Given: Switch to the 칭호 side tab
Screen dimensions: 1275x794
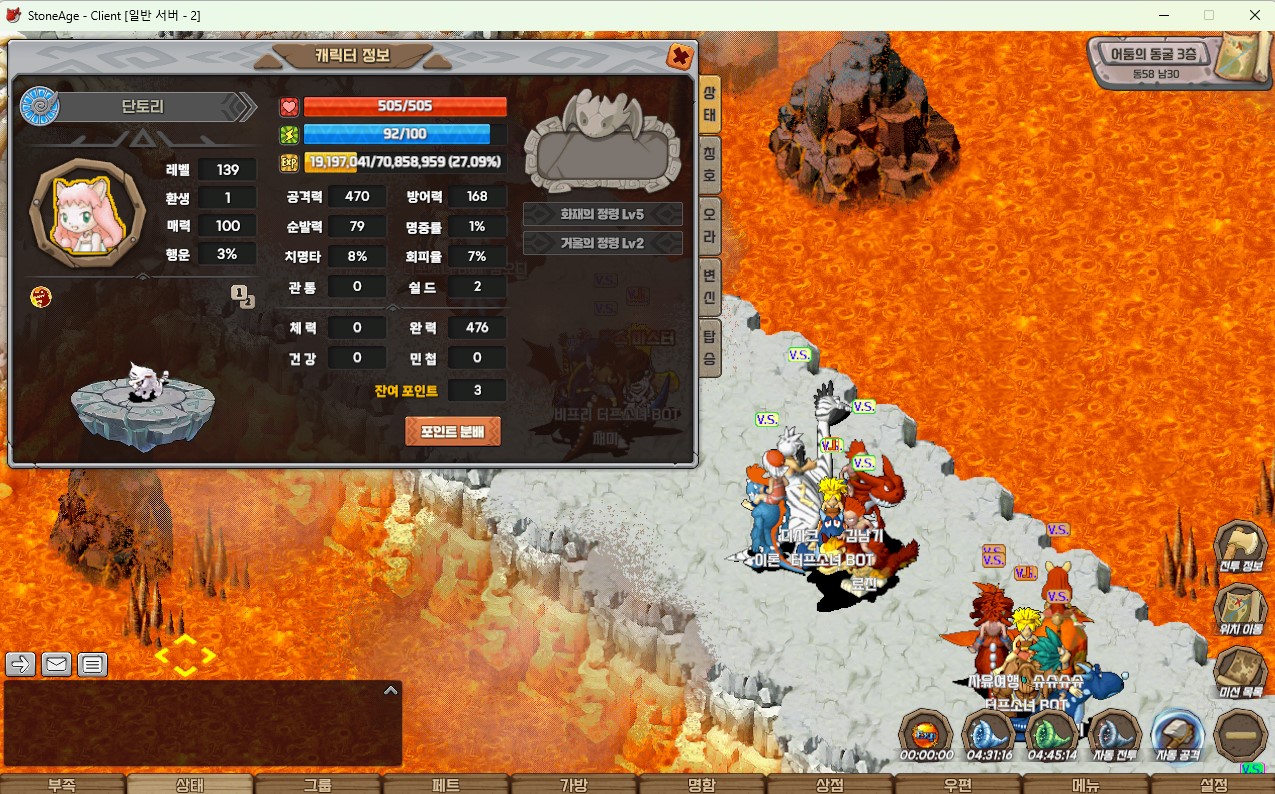Looking at the screenshot, I should pos(709,163).
